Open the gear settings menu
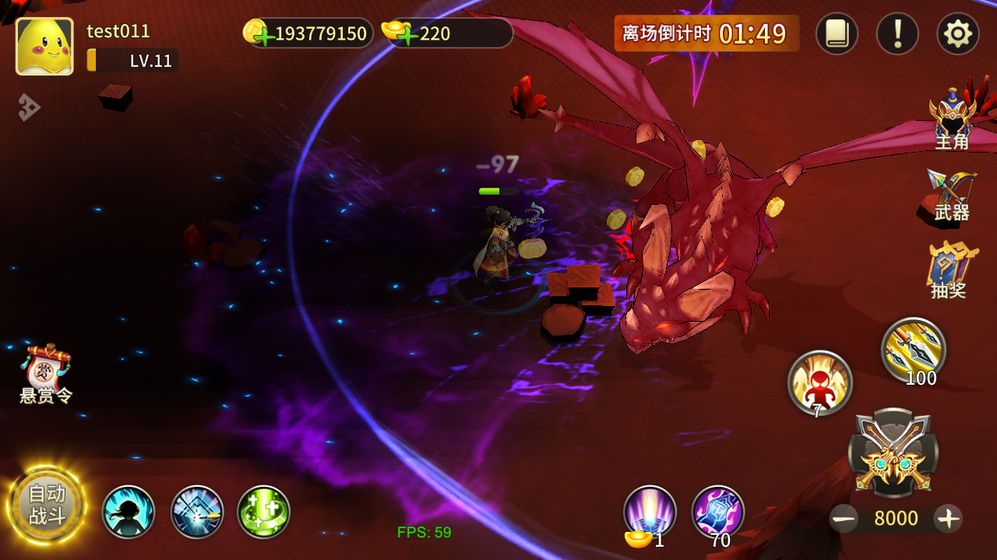997x560 pixels. 957,34
